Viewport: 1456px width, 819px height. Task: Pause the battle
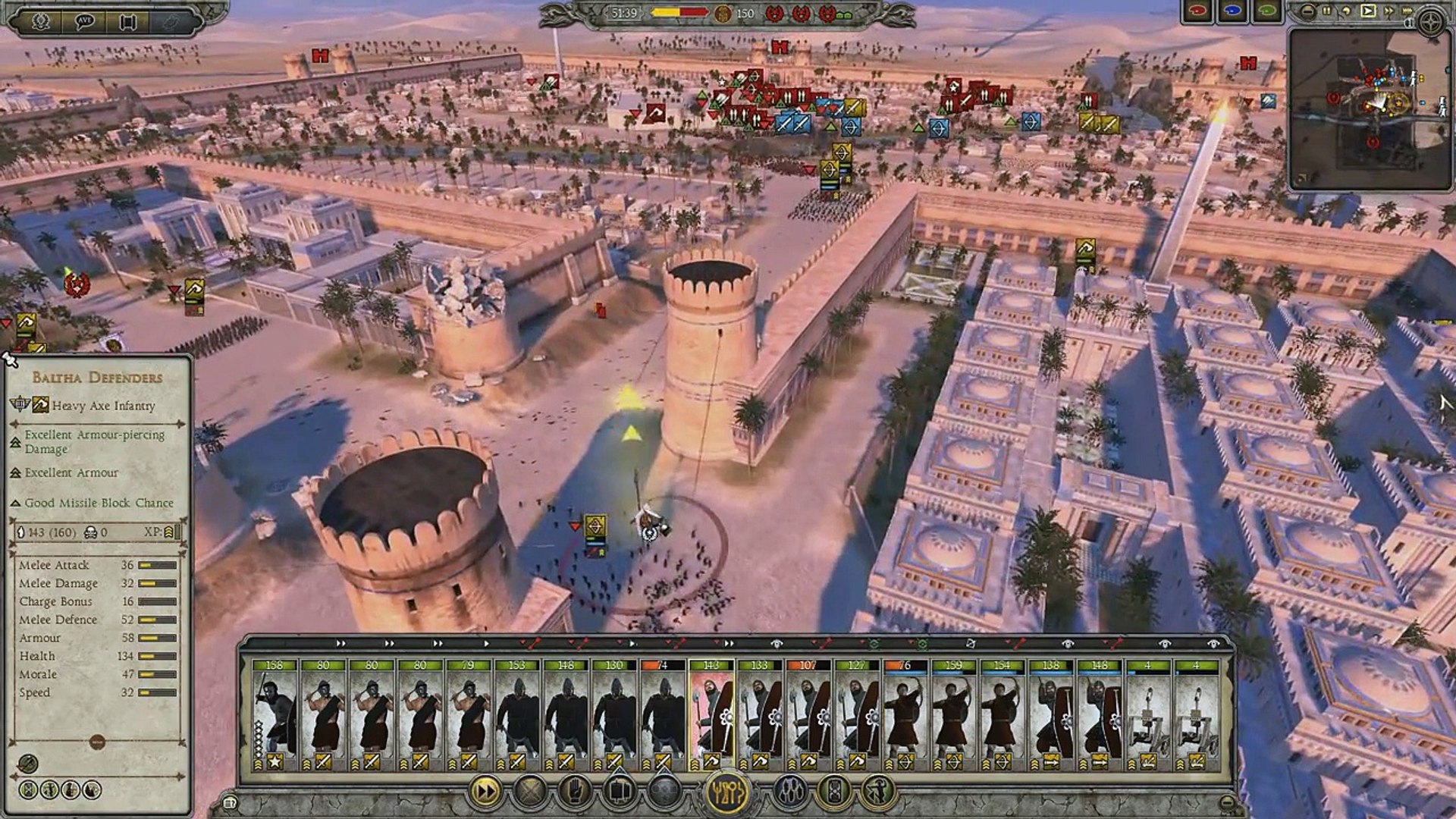[1327, 11]
